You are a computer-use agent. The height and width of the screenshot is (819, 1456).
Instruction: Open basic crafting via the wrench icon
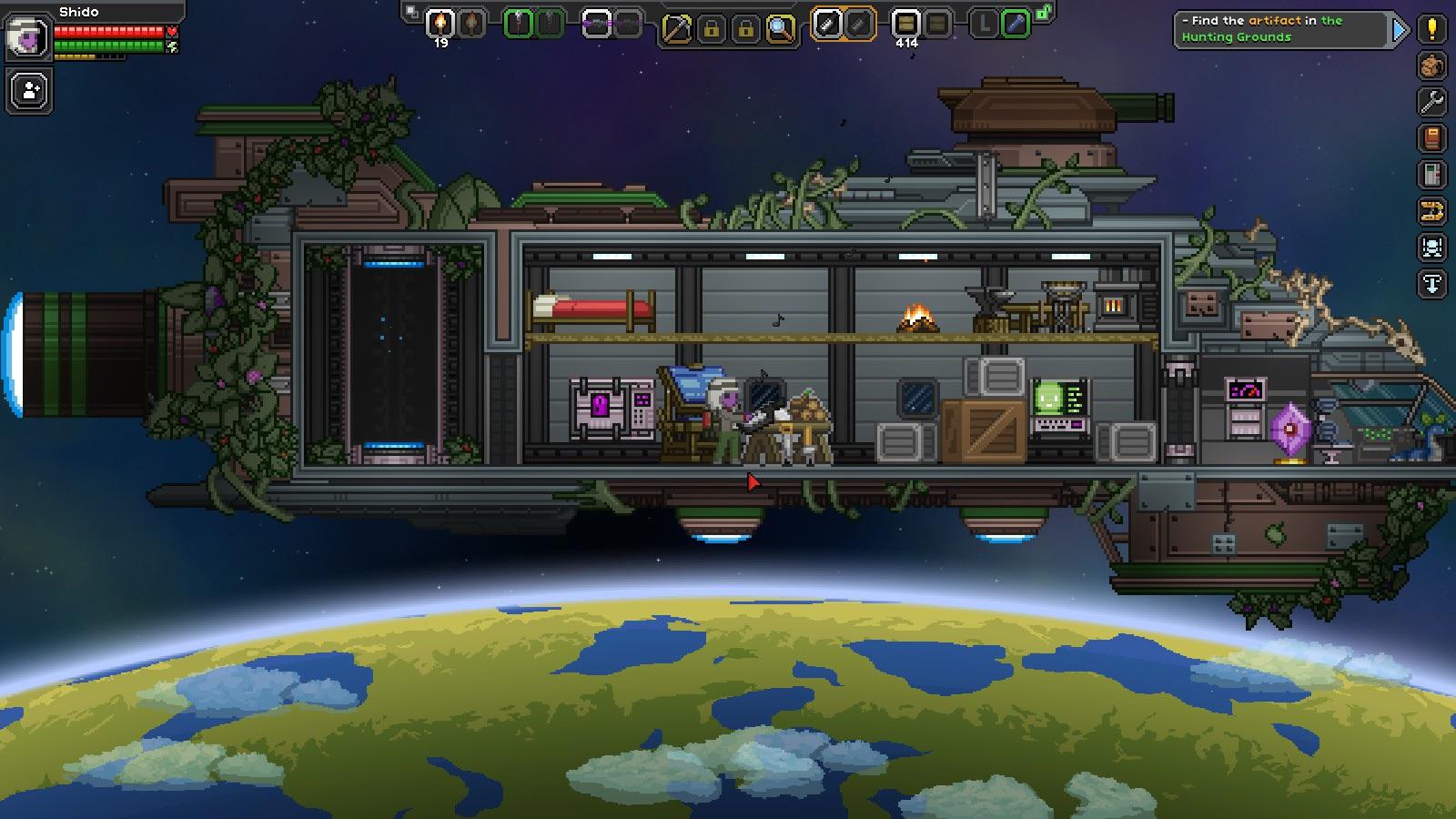point(1431,102)
